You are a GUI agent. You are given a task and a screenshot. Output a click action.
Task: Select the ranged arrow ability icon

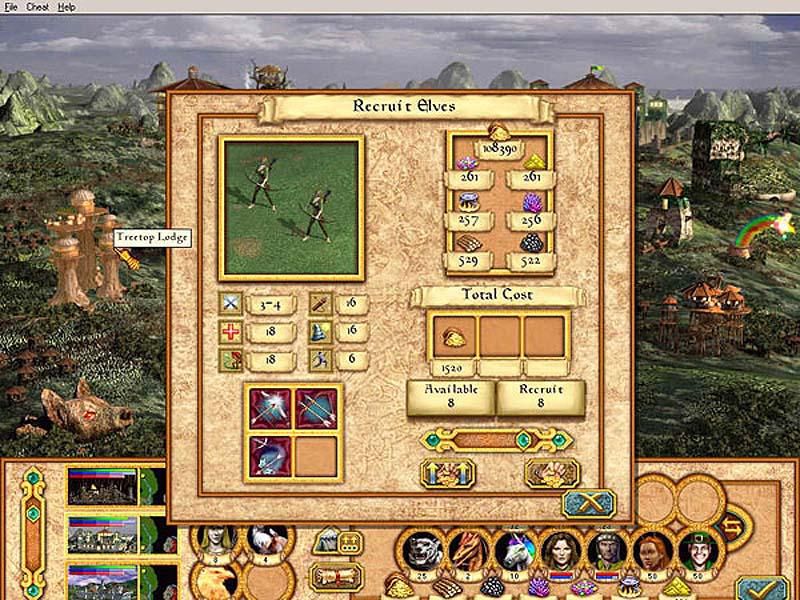click(272, 407)
